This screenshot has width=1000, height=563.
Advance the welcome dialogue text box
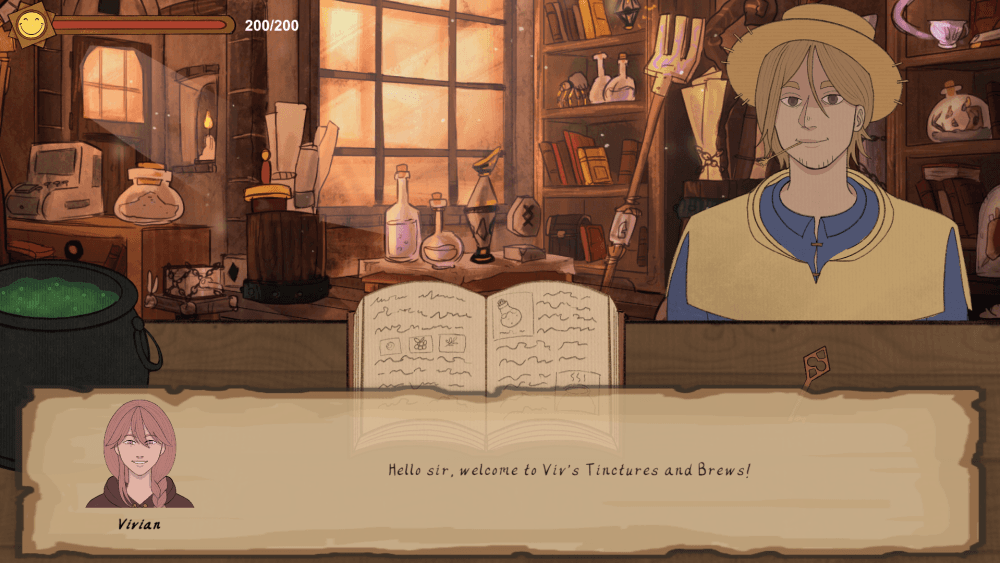[x=568, y=470]
